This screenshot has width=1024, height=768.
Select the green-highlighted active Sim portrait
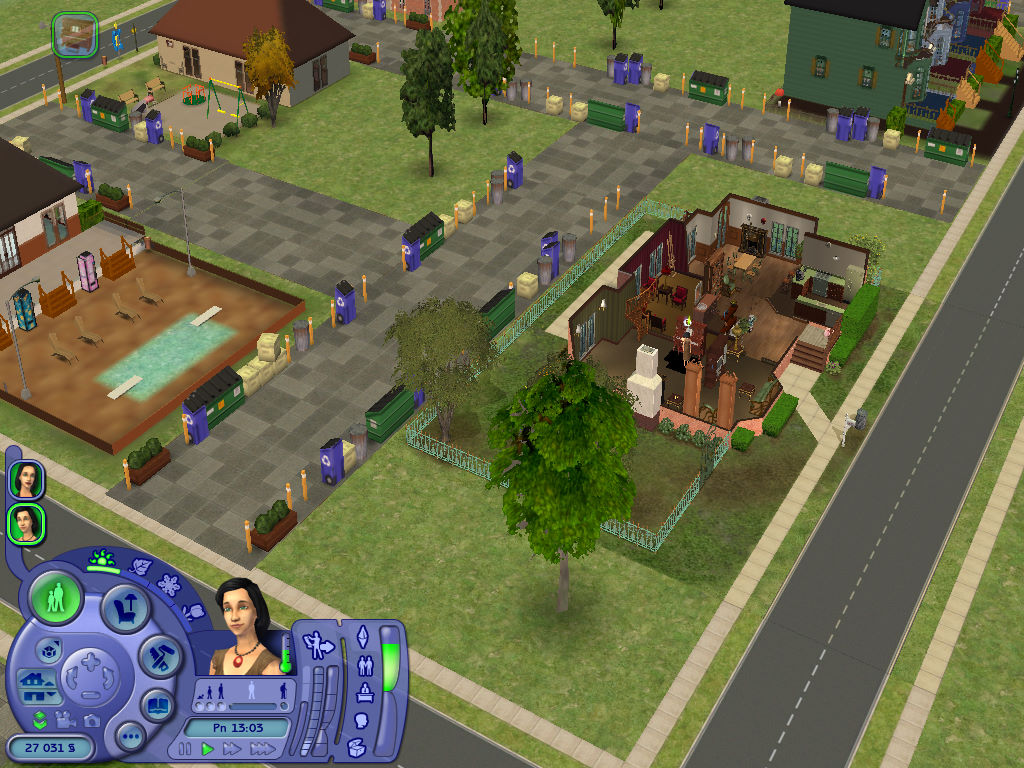pos(25,523)
